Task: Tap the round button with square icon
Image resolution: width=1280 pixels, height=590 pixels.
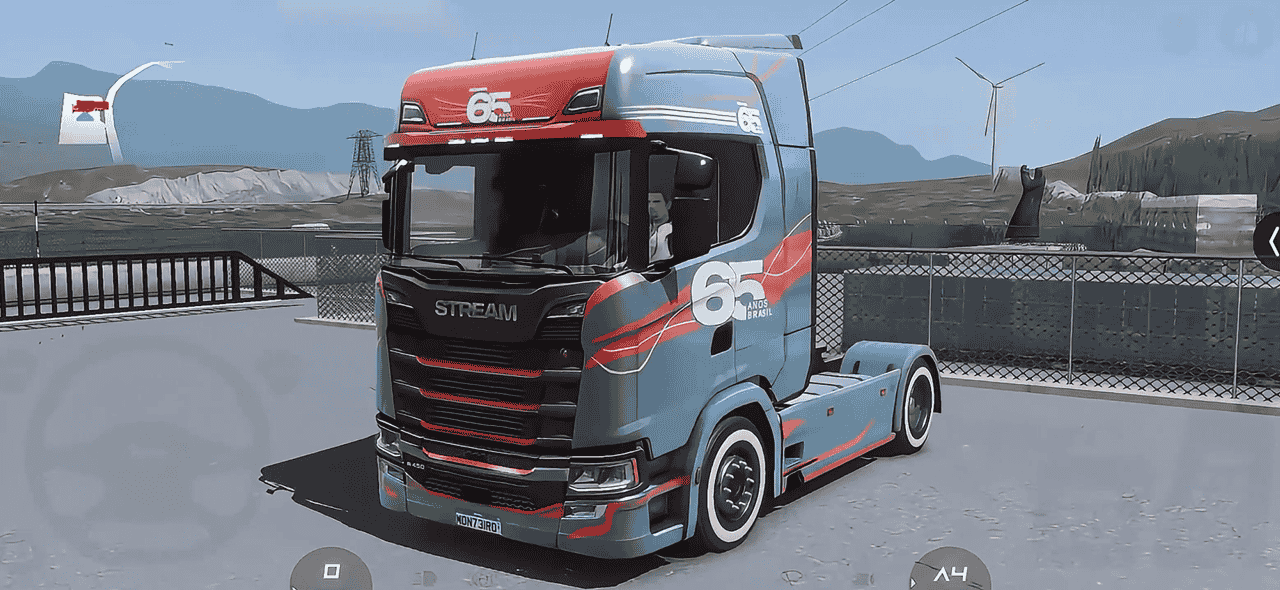Action: (x=331, y=571)
